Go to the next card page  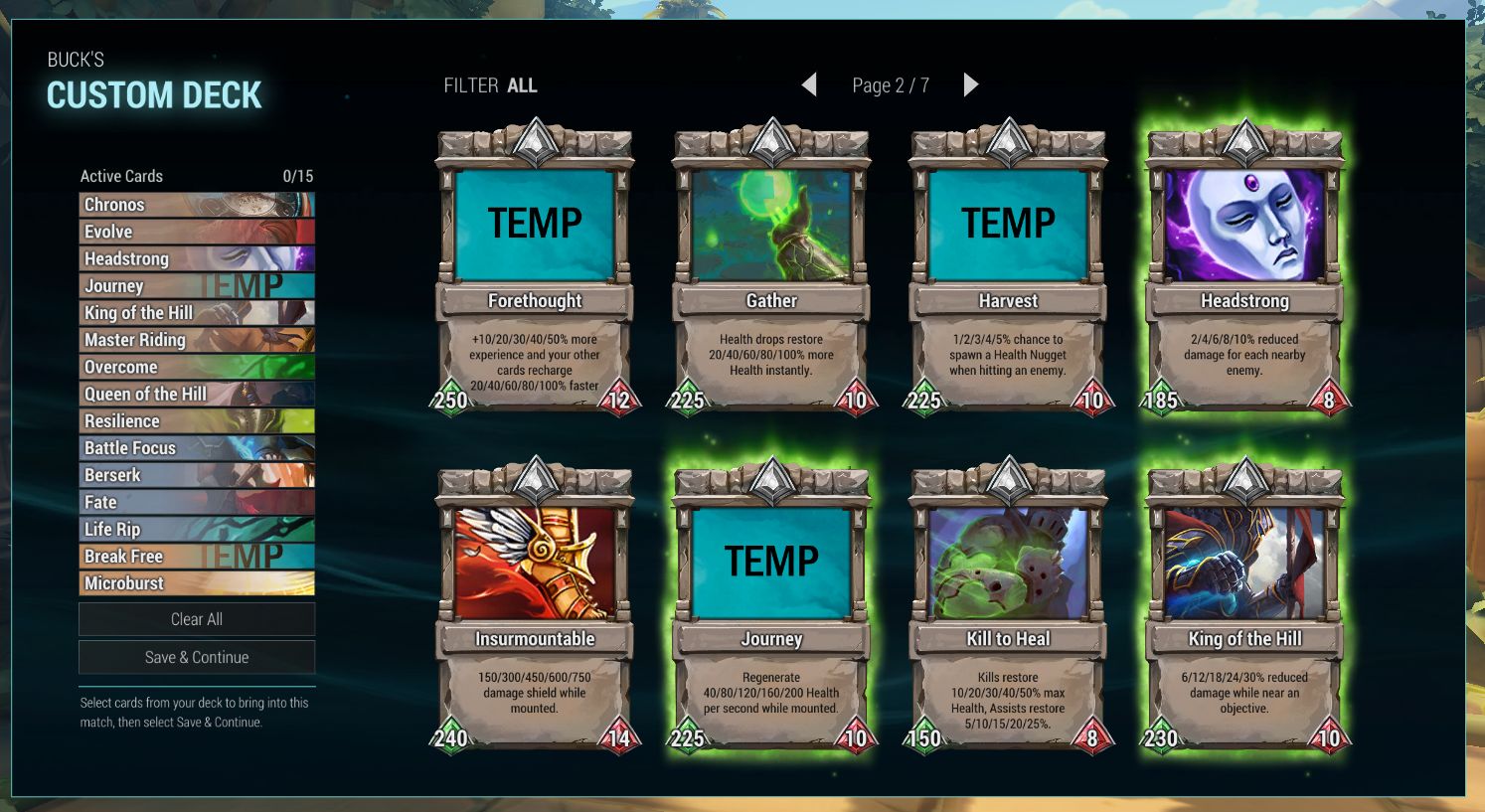coord(971,85)
